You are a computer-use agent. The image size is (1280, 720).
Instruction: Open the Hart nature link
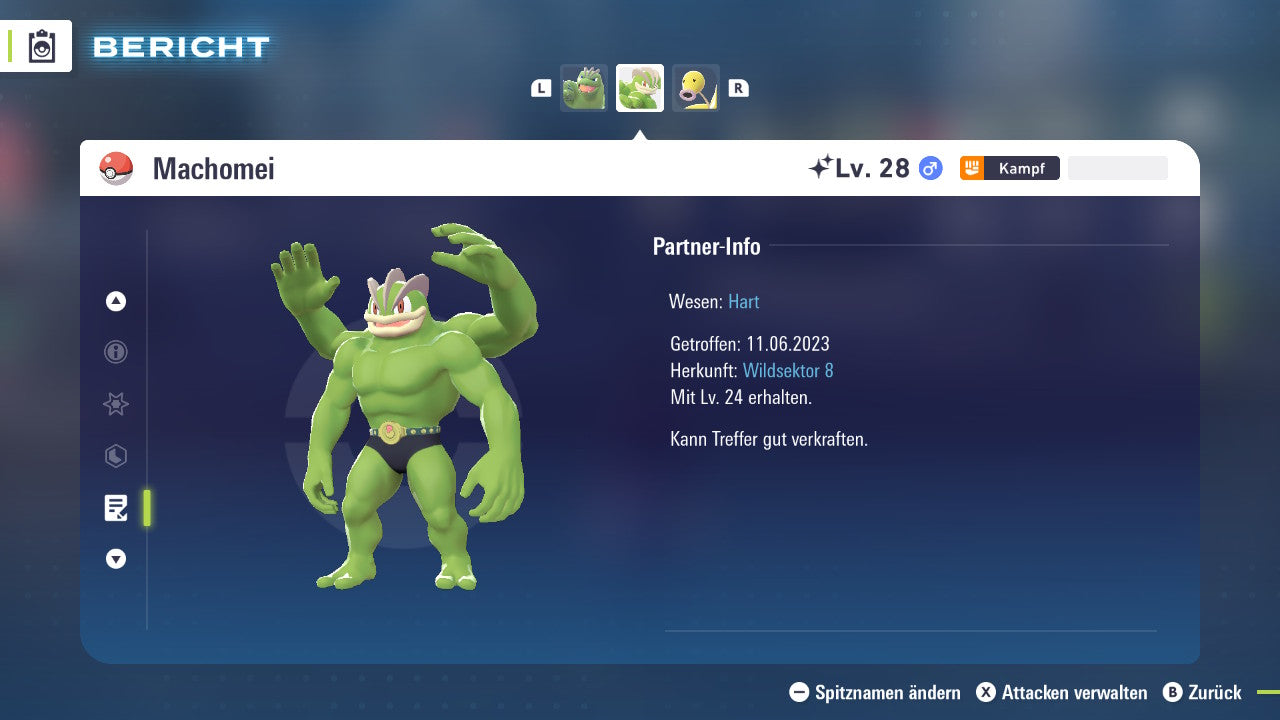pyautogui.click(x=743, y=301)
